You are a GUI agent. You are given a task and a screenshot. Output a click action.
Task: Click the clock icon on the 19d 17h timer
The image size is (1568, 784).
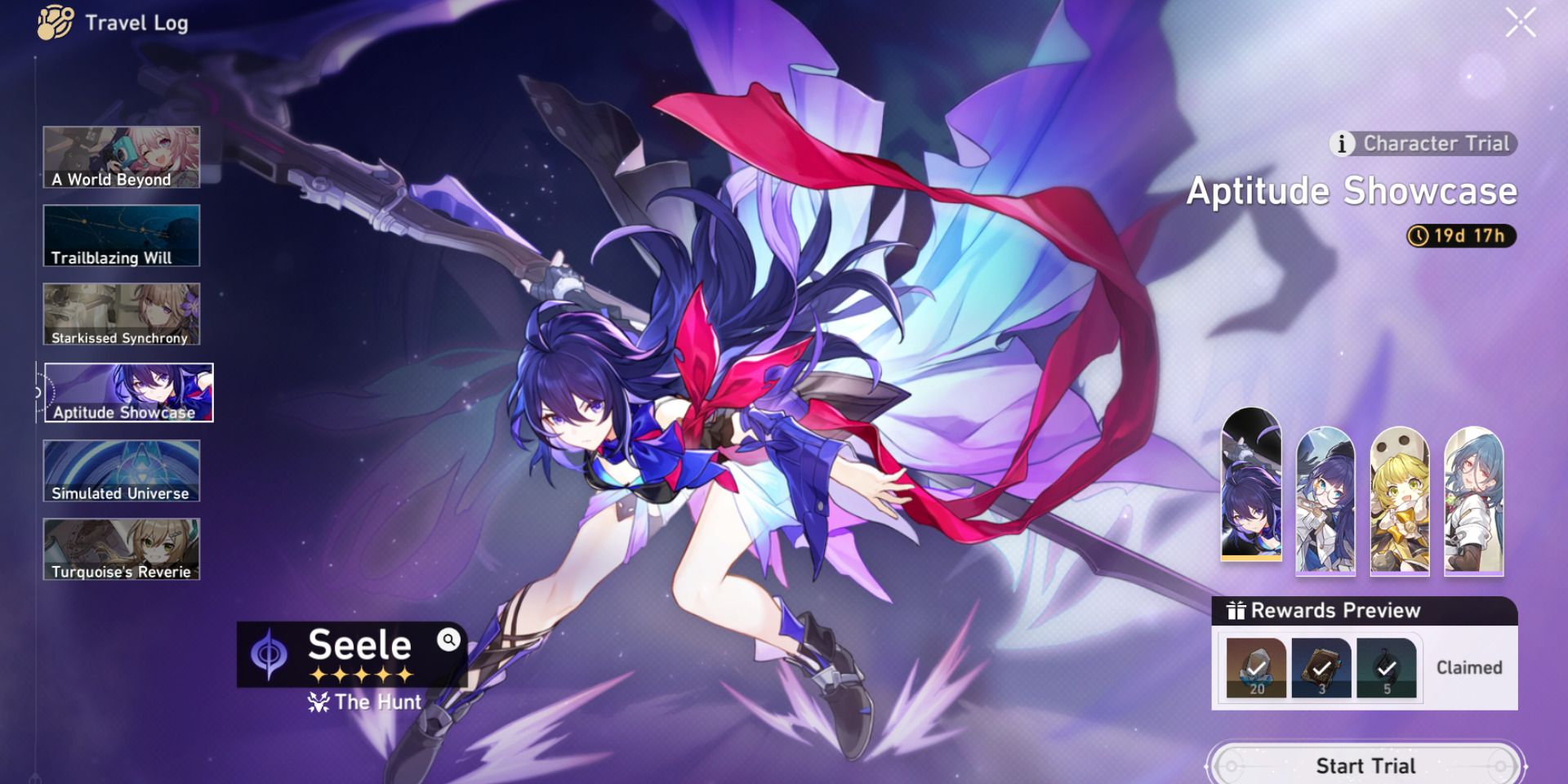[1420, 237]
